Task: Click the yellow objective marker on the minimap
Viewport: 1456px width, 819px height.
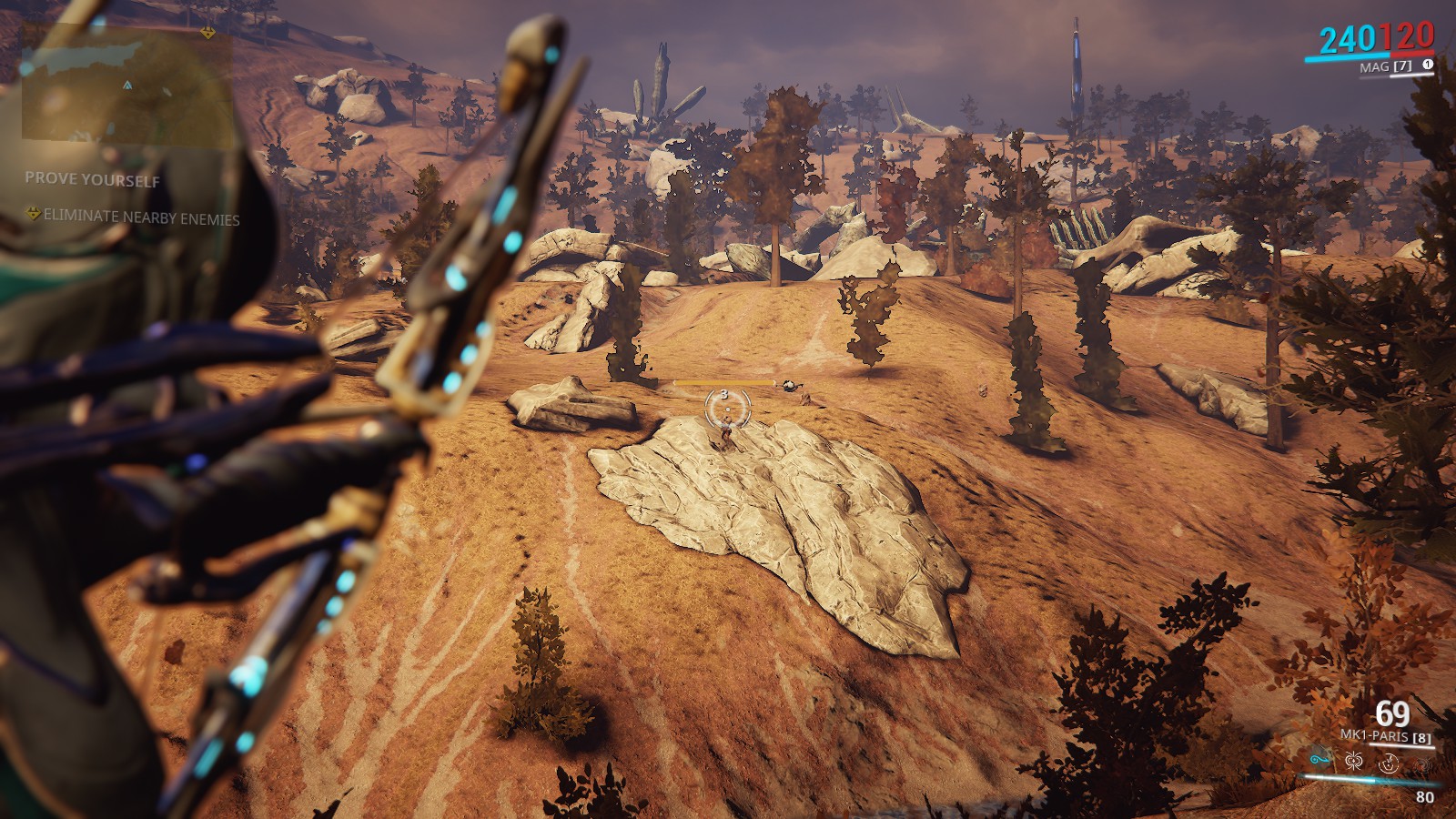Action: pos(209,33)
